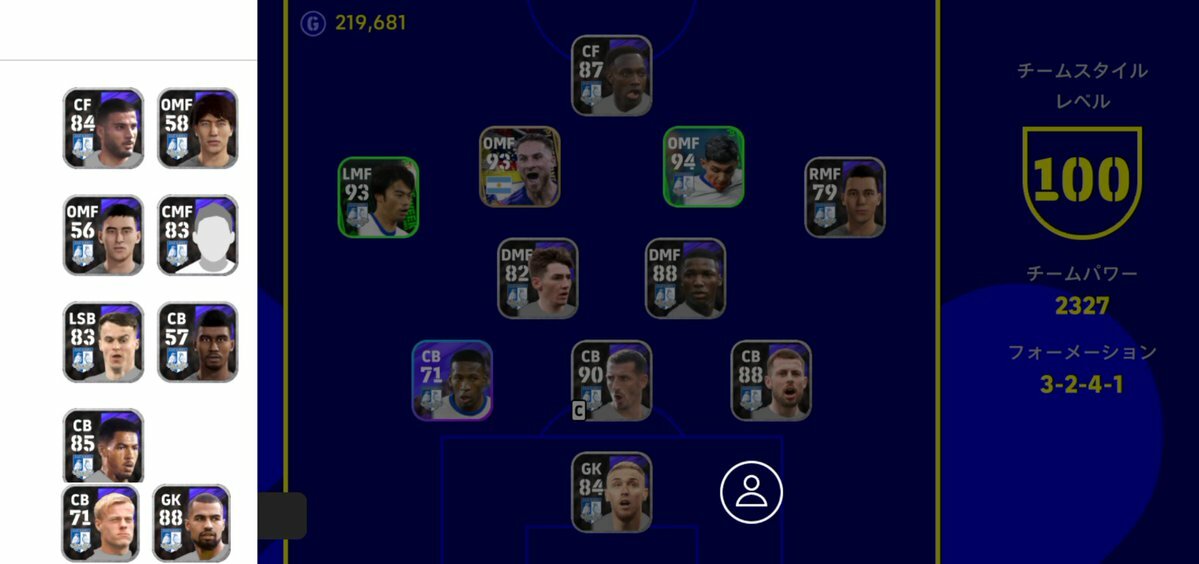Select the captain CB 90 card

pos(612,381)
